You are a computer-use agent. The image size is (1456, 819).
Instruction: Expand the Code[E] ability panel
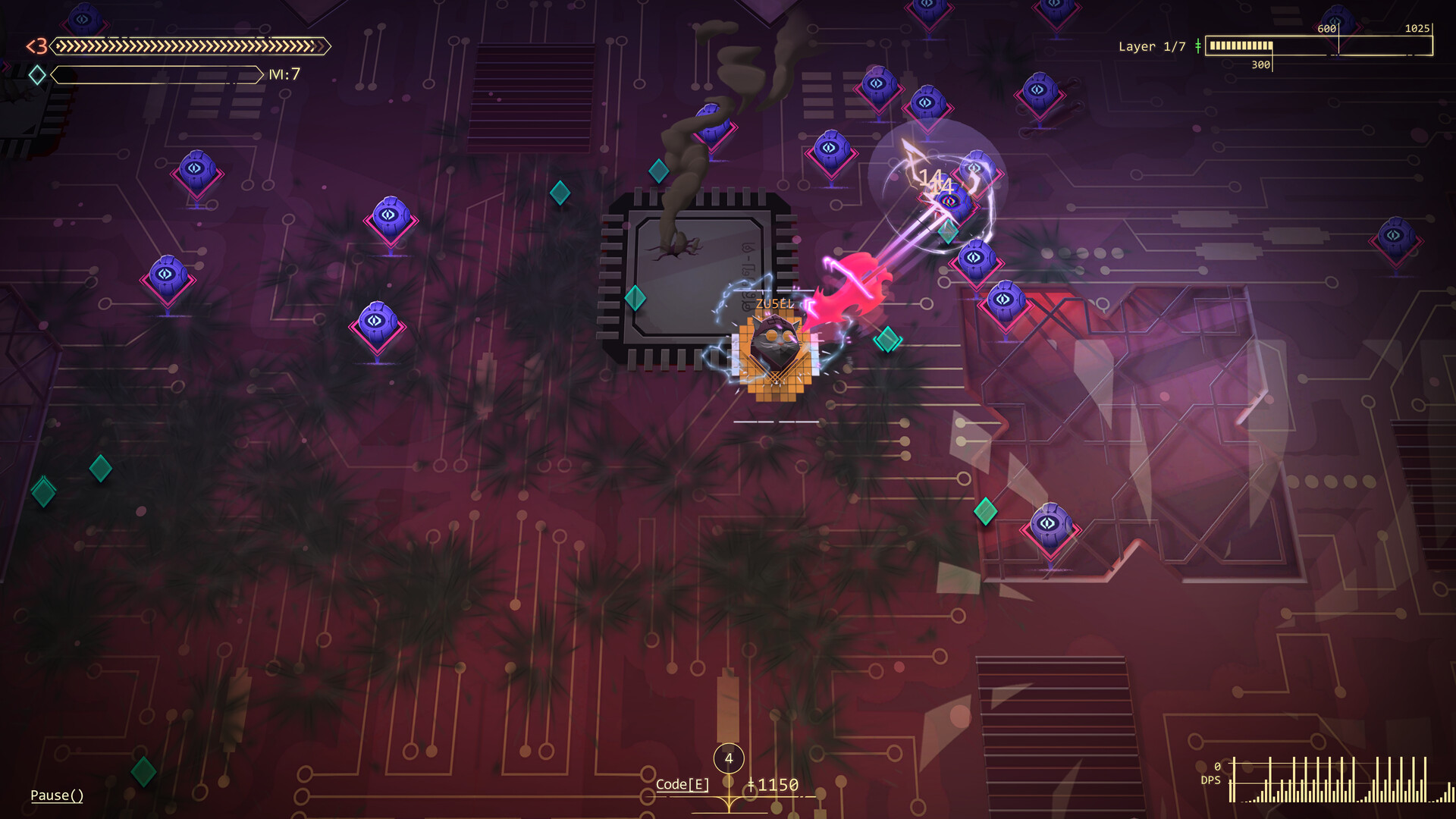pos(682,783)
